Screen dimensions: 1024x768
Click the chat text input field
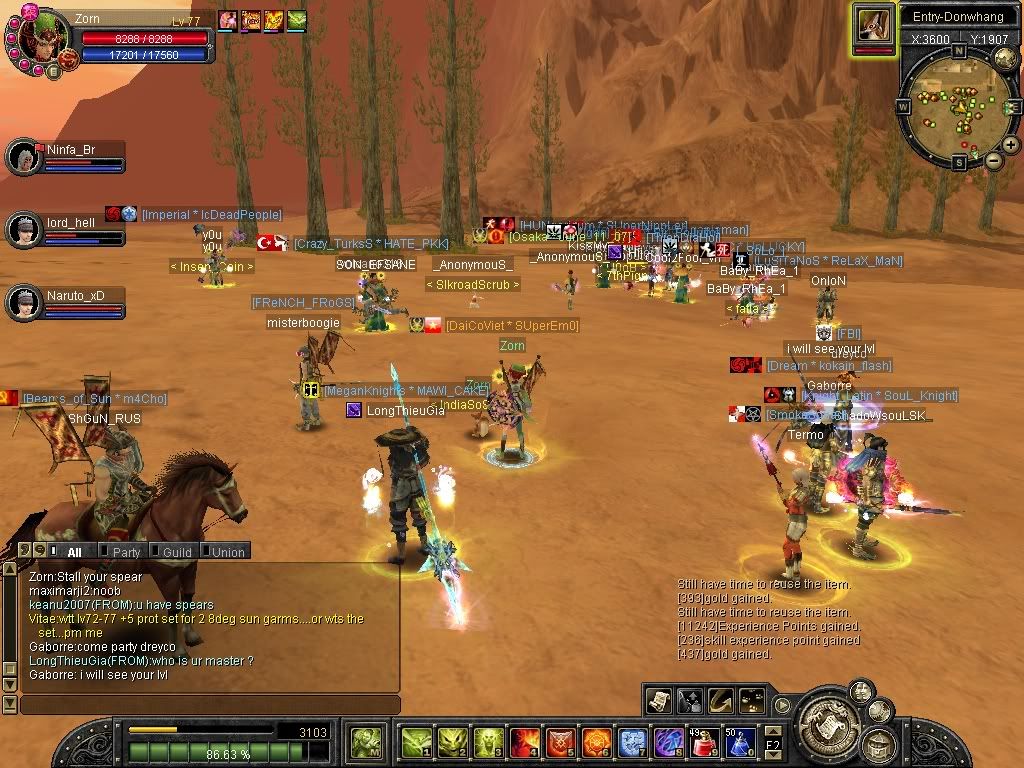208,705
